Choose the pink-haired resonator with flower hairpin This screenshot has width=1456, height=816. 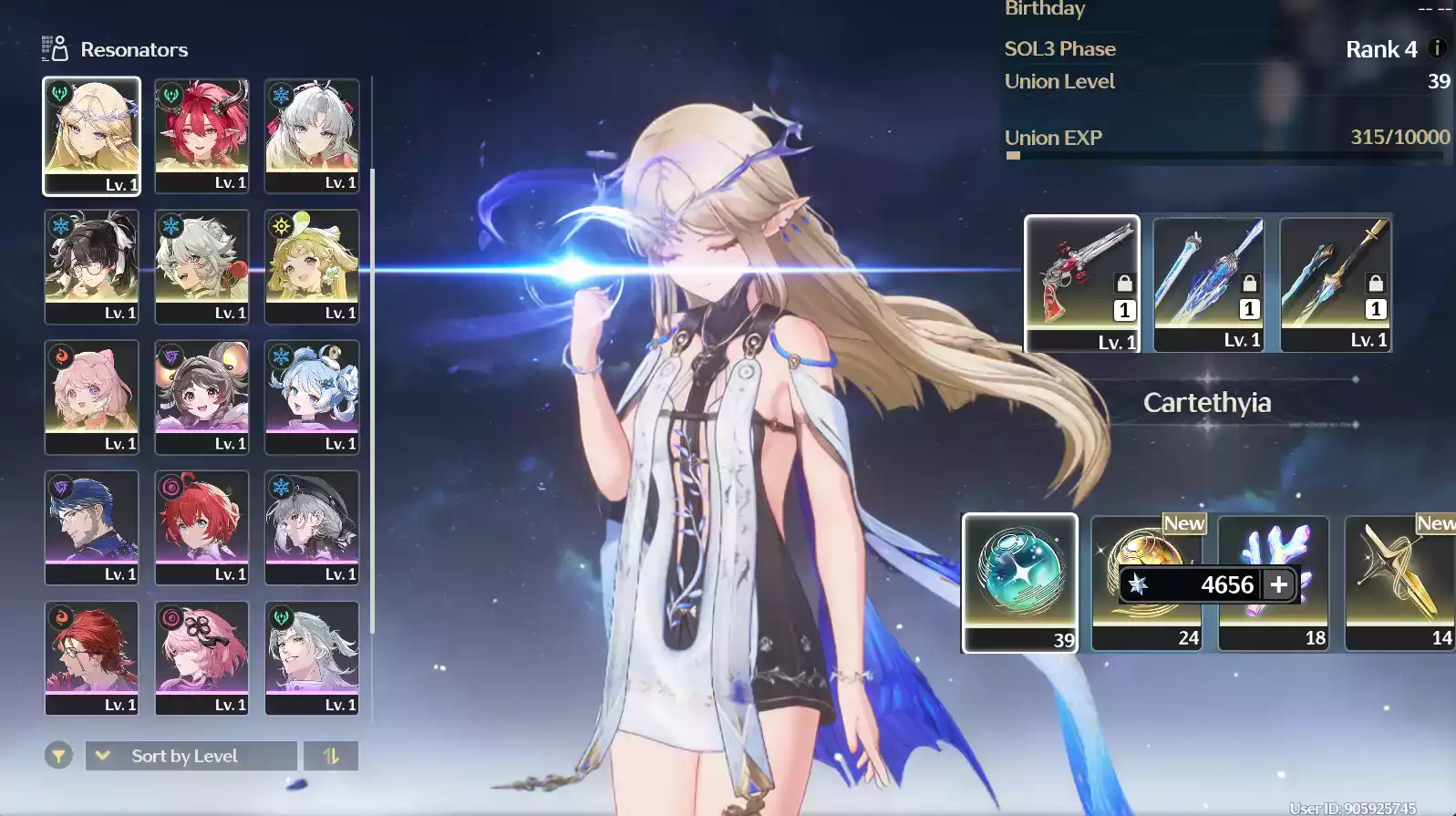[x=201, y=657]
